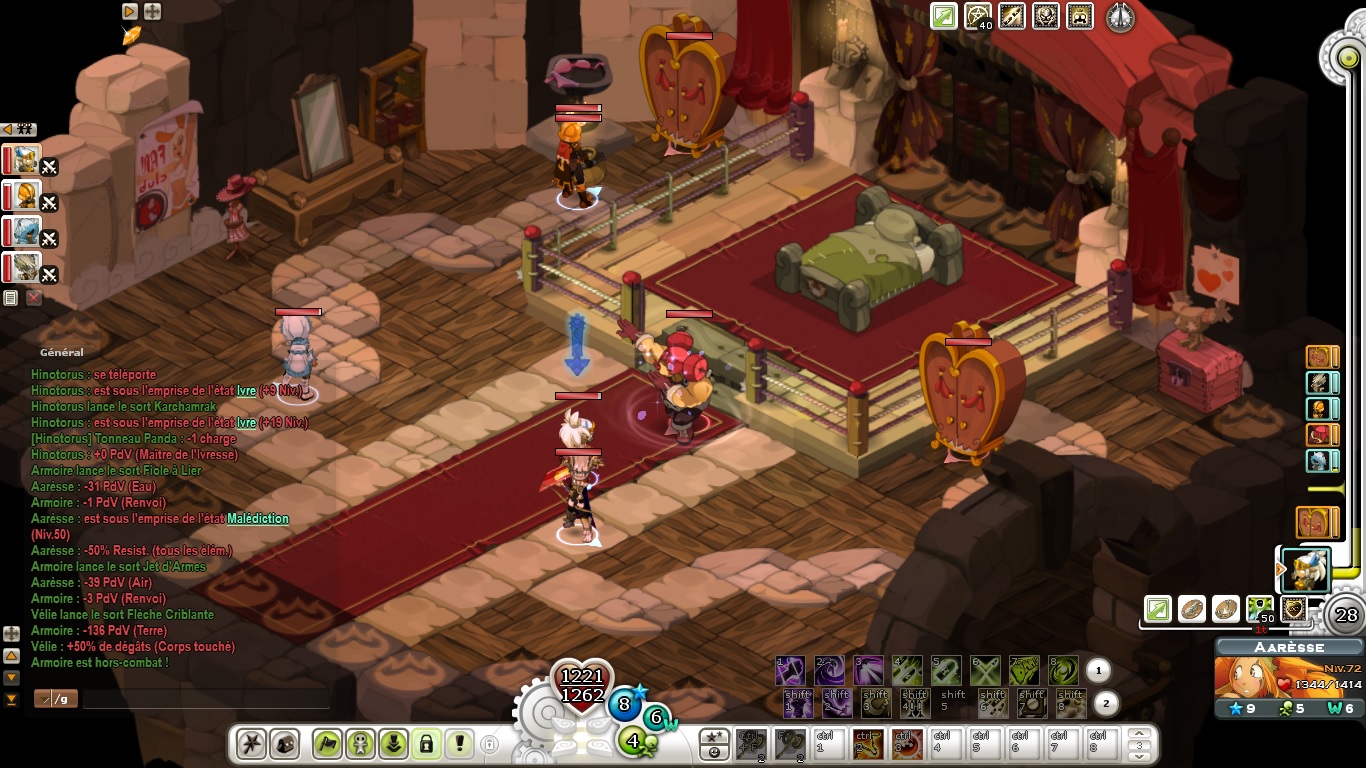1366x768 pixels.
Task: Click the round compass-like button at top
Action: pos(1120,18)
